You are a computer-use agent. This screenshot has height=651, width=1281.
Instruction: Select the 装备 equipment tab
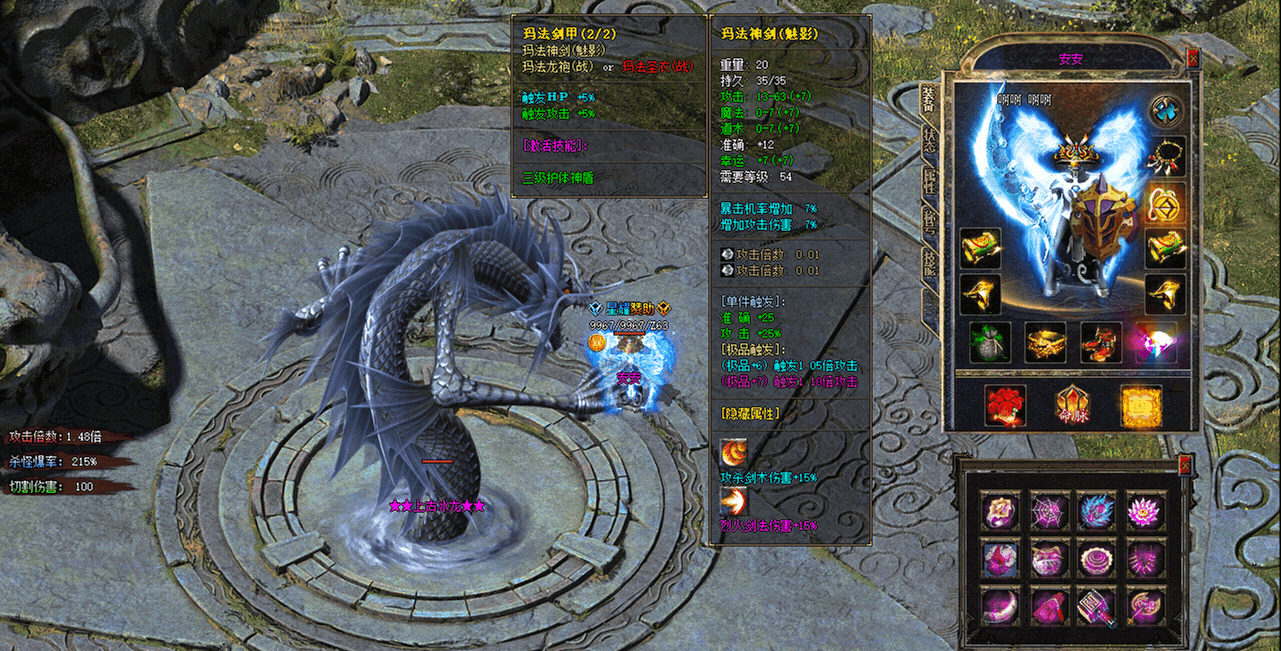pyautogui.click(x=929, y=98)
